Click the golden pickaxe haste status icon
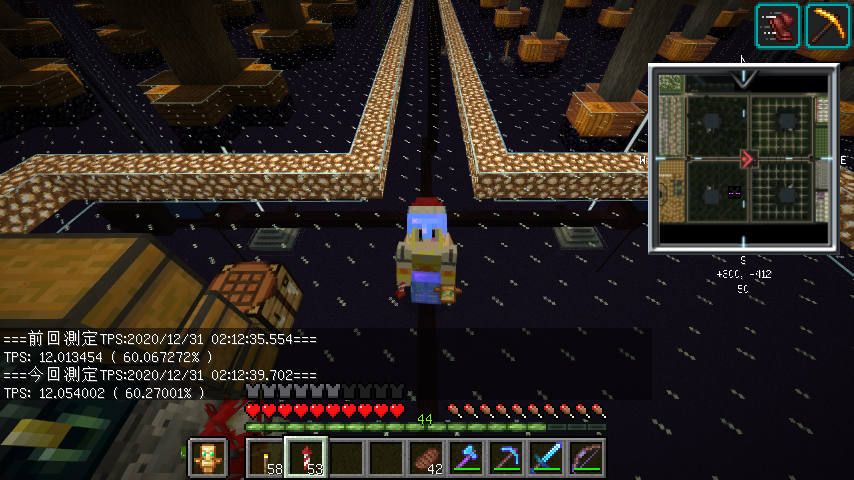Viewport: 854px width, 480px height. (828, 25)
